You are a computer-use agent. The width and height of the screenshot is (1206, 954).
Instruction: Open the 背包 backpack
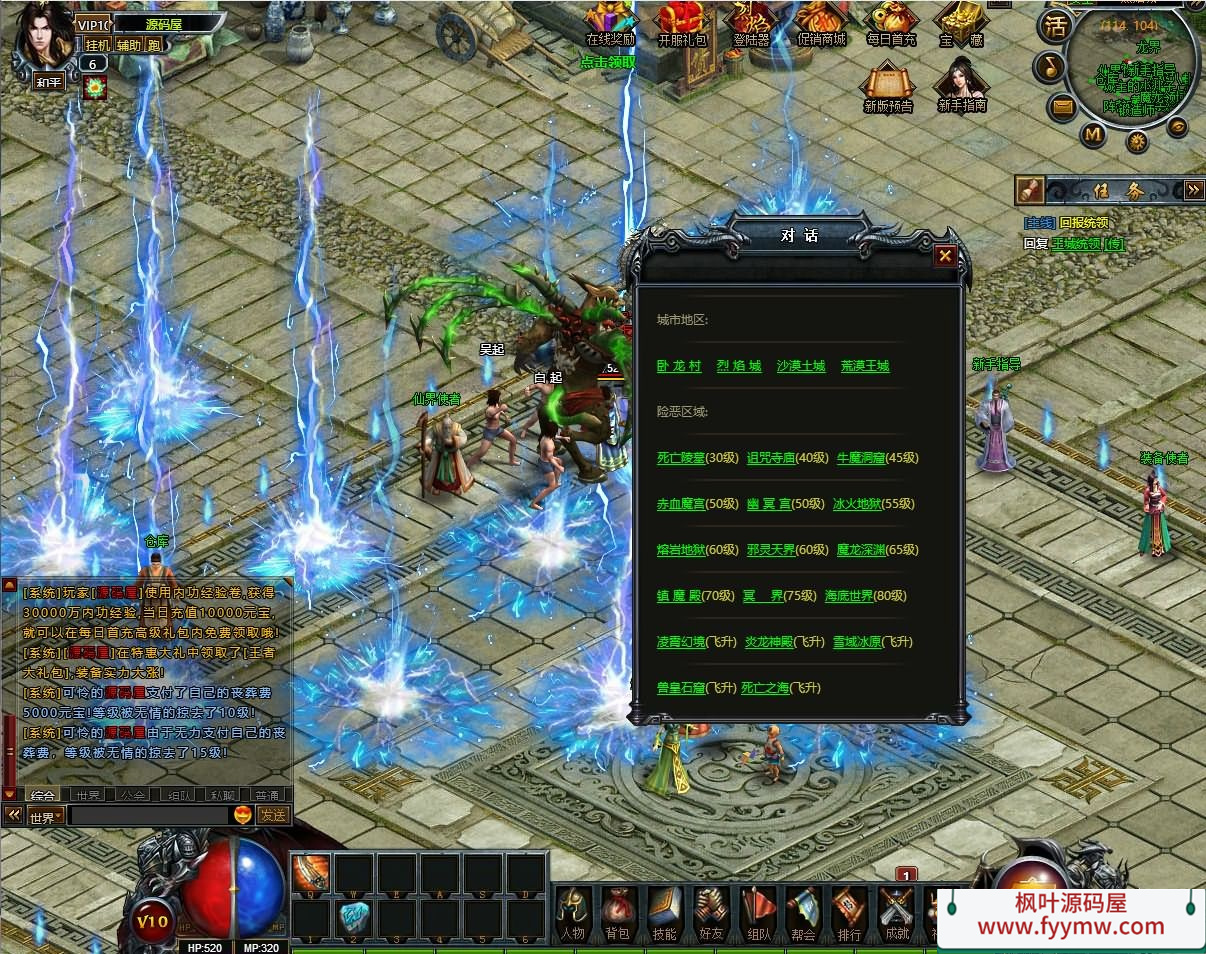(617, 912)
